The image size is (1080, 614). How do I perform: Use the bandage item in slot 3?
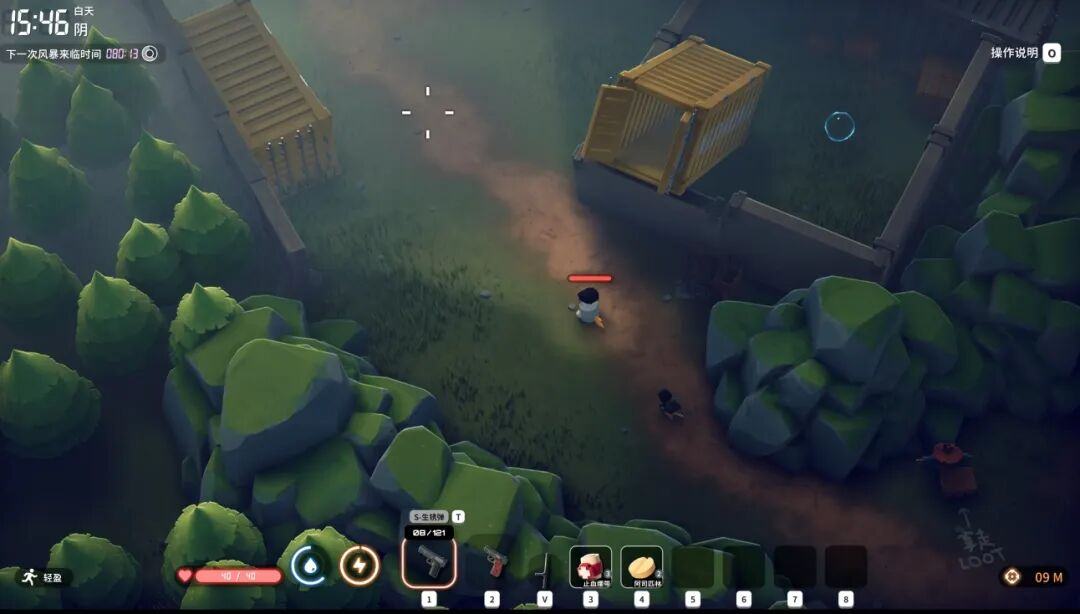590,566
